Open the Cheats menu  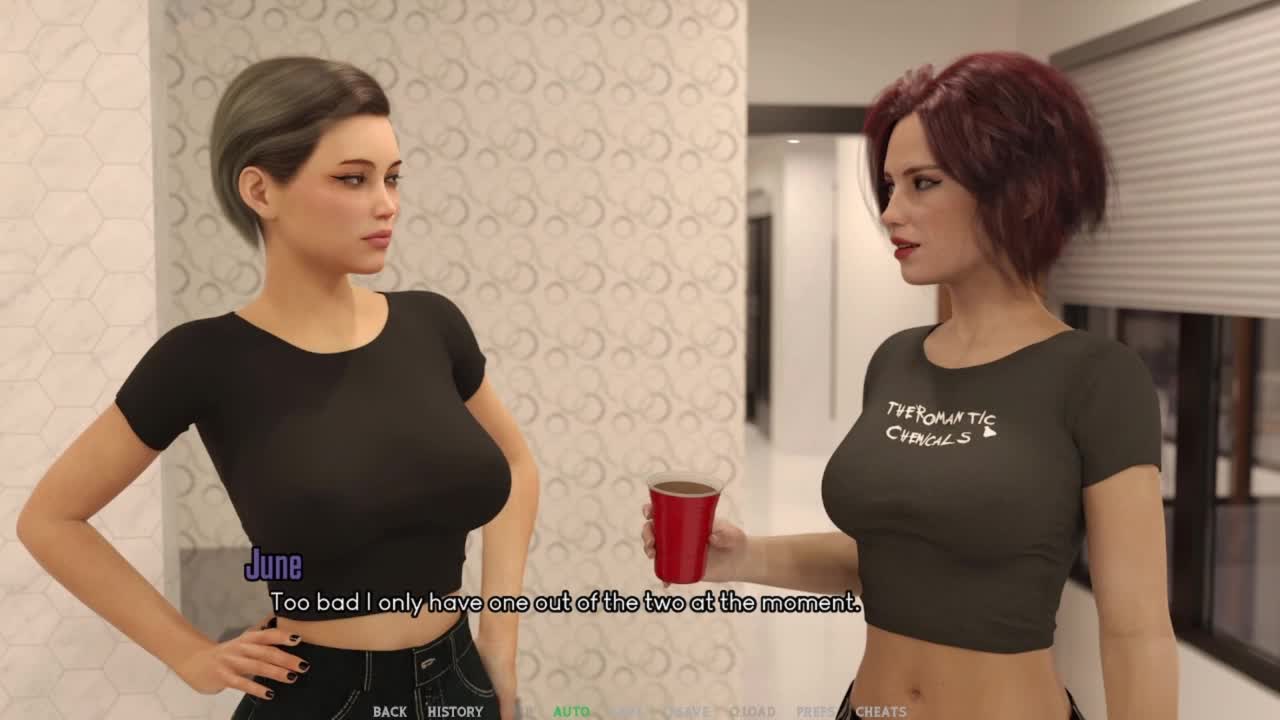(881, 712)
